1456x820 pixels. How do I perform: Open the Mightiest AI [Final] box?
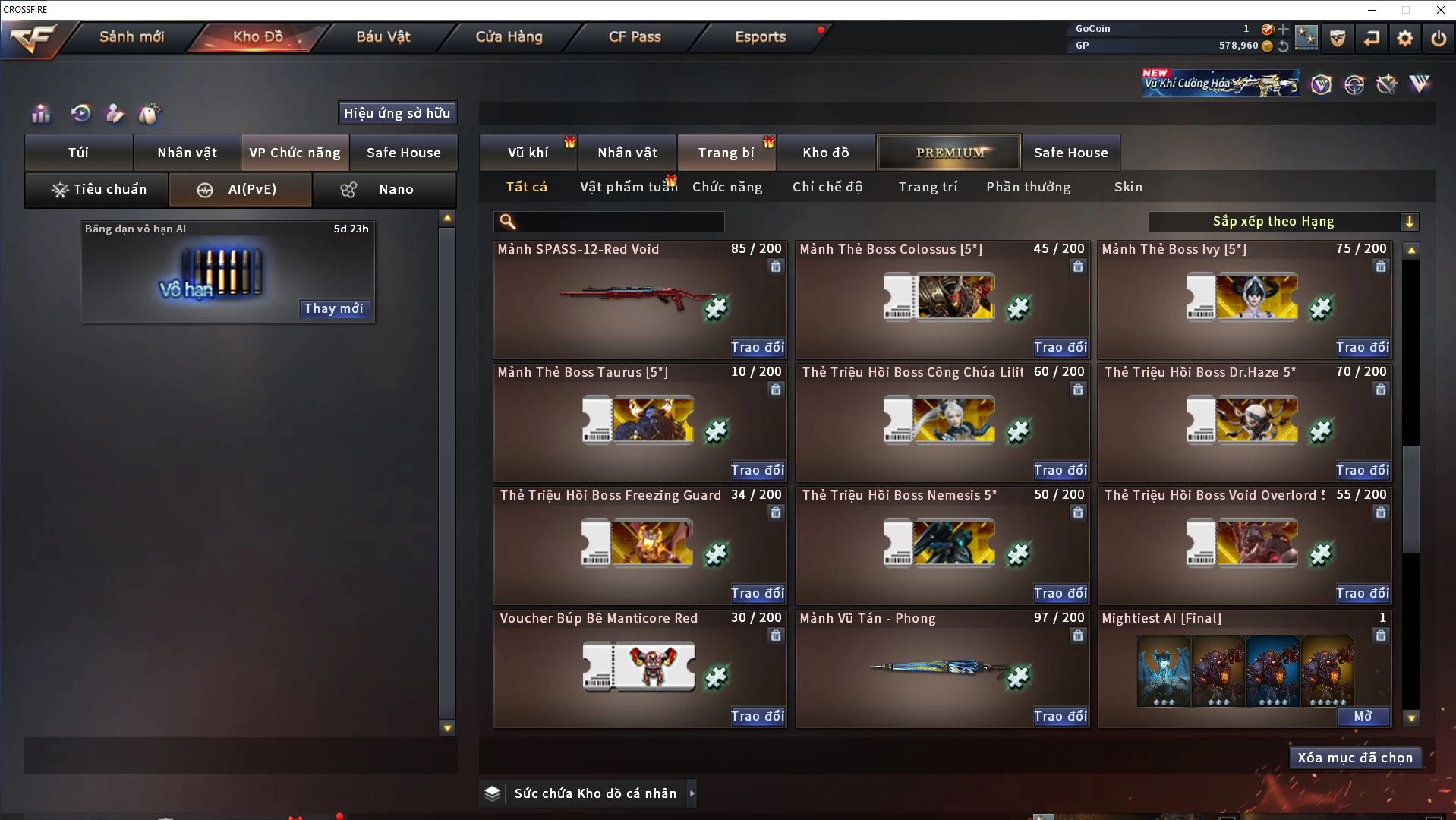point(1363,716)
